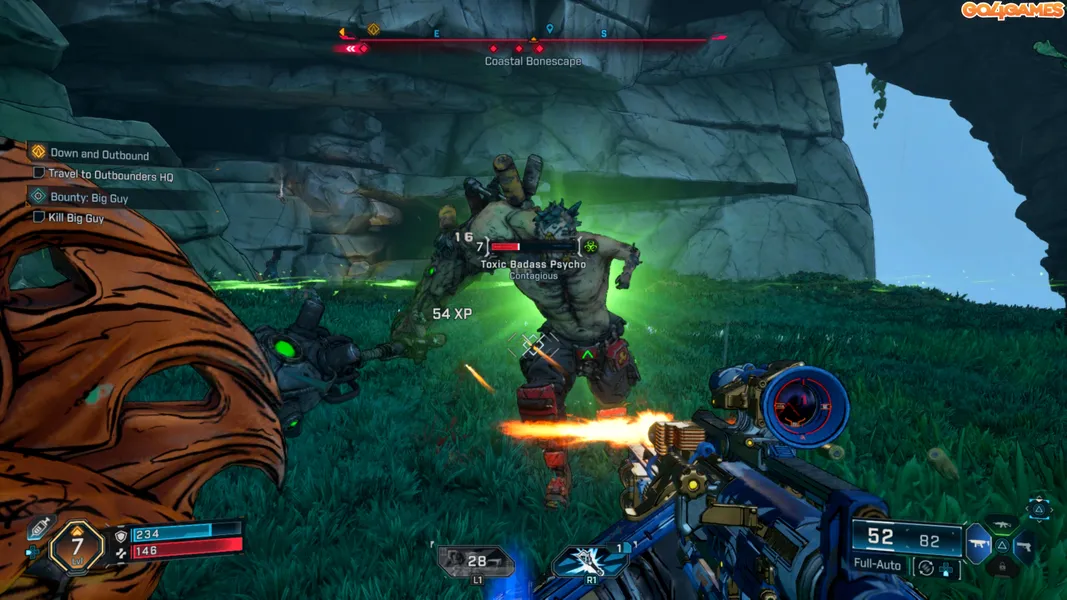Click the blue waypoint pin on compass
The height and width of the screenshot is (600, 1067).
point(549,30)
